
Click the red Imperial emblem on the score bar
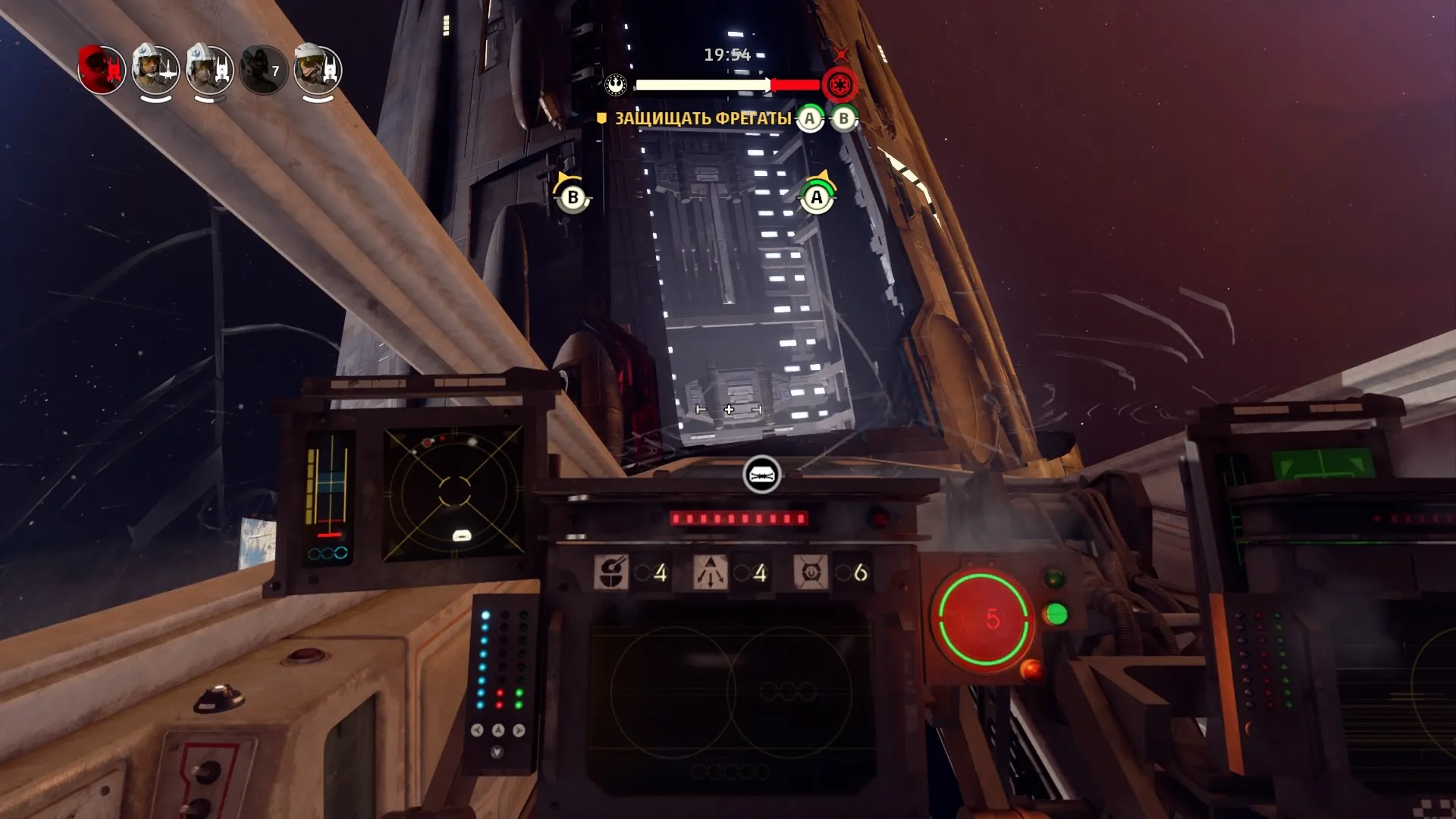pos(839,85)
